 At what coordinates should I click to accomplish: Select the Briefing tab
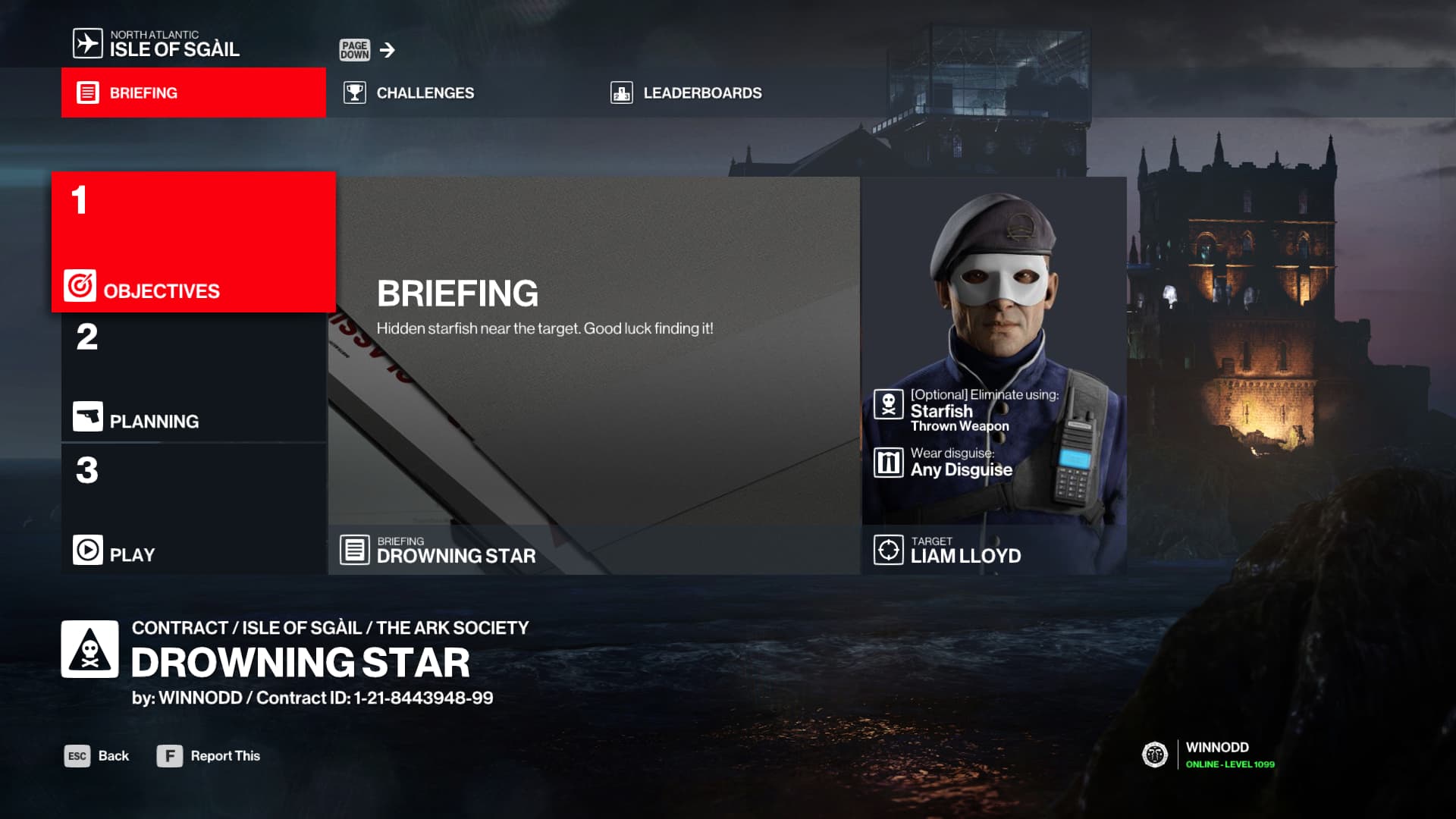tap(193, 93)
